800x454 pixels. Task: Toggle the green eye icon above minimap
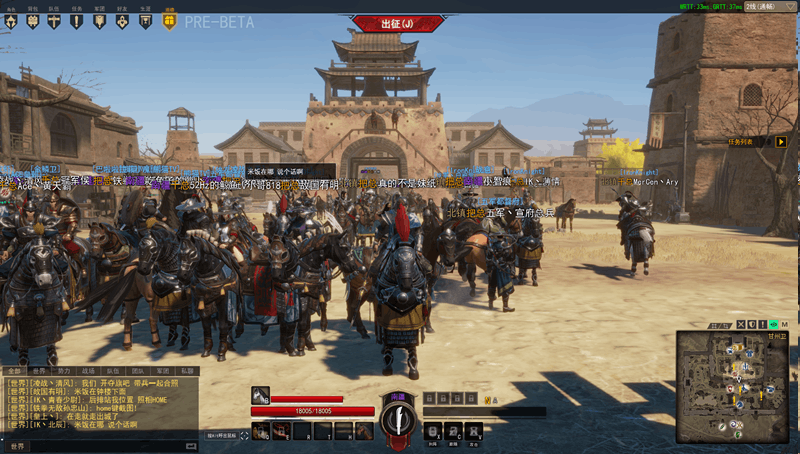click(x=773, y=325)
